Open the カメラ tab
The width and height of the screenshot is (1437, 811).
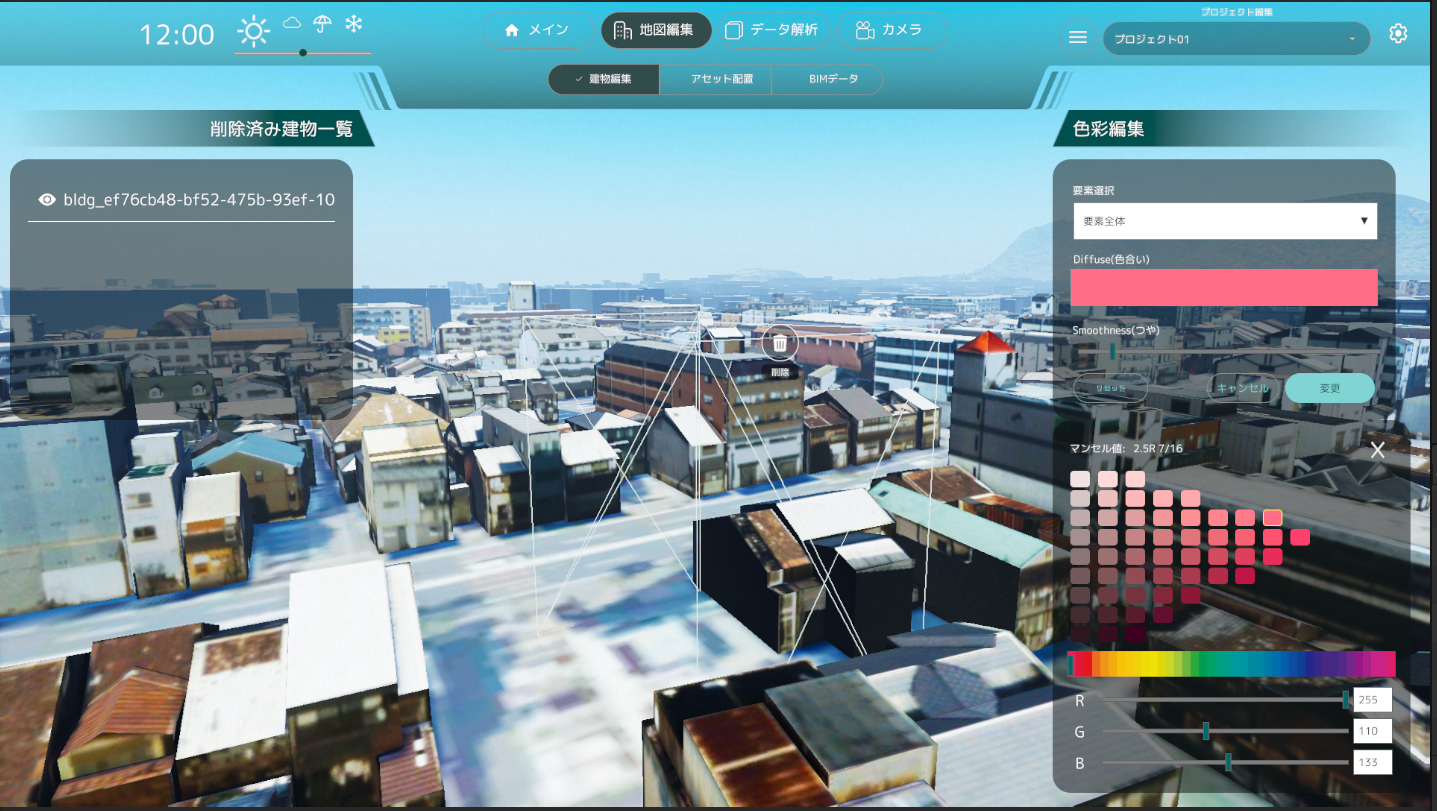(888, 30)
